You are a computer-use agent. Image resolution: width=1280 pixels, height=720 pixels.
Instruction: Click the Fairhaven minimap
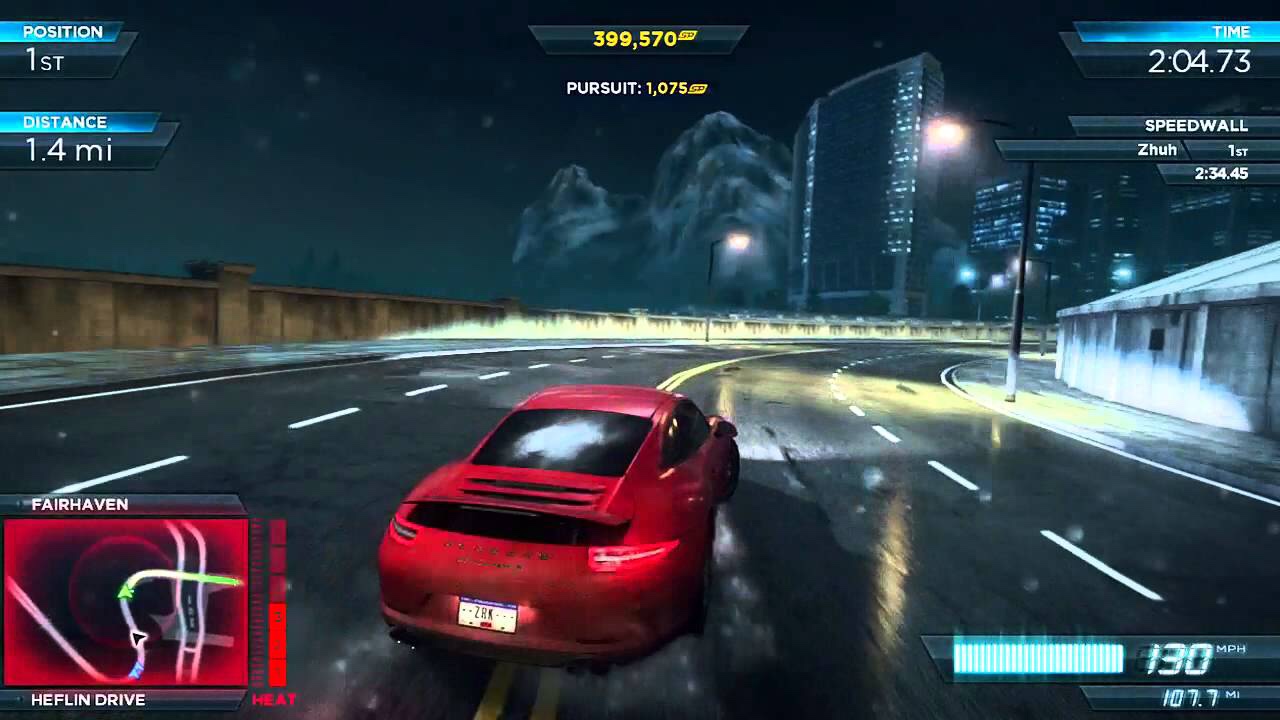(126, 602)
